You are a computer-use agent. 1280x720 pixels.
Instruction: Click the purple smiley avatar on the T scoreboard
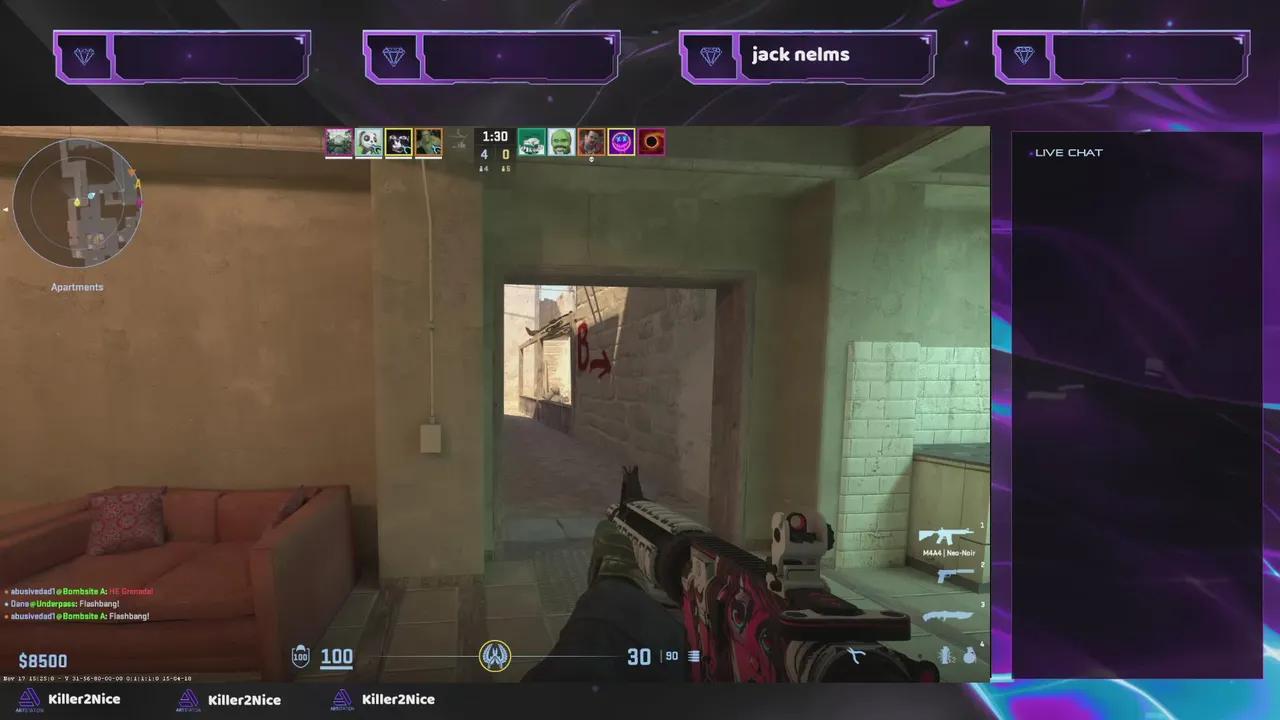click(x=621, y=142)
